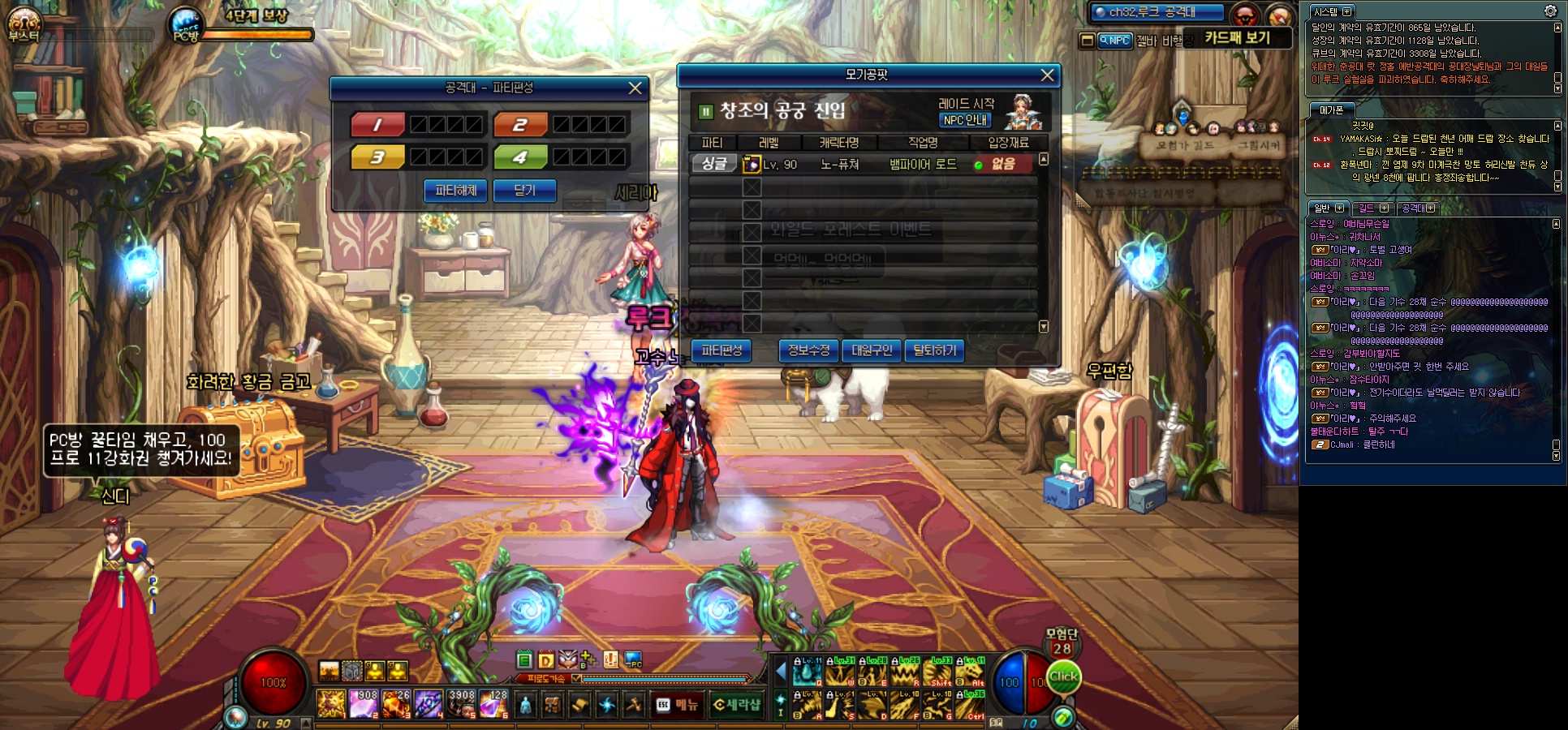This screenshot has height=730, width=1568.
Task: Click the green Click orb button
Action: click(x=1063, y=677)
